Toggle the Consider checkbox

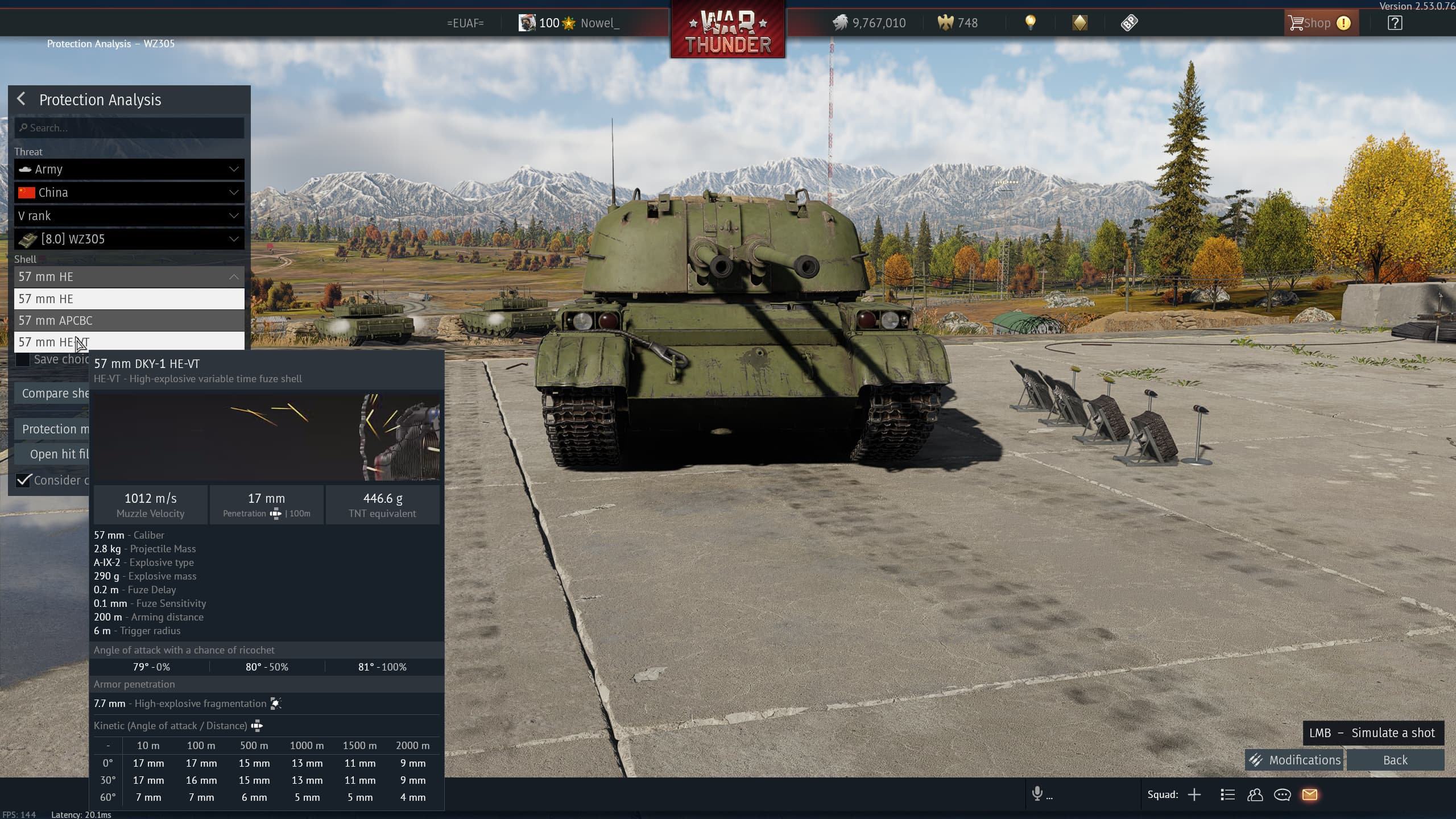pos(23,481)
